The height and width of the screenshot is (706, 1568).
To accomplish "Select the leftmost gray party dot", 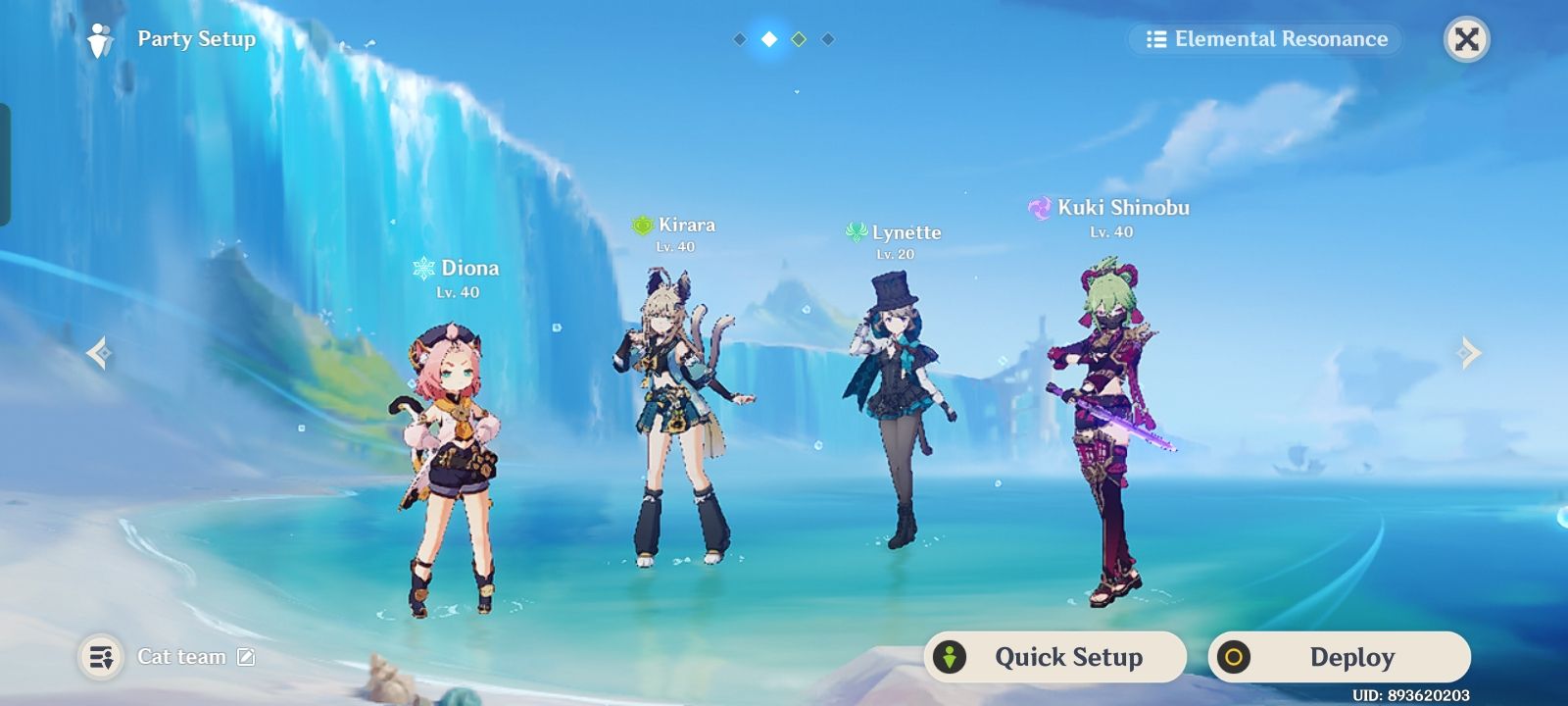I will 738,39.
